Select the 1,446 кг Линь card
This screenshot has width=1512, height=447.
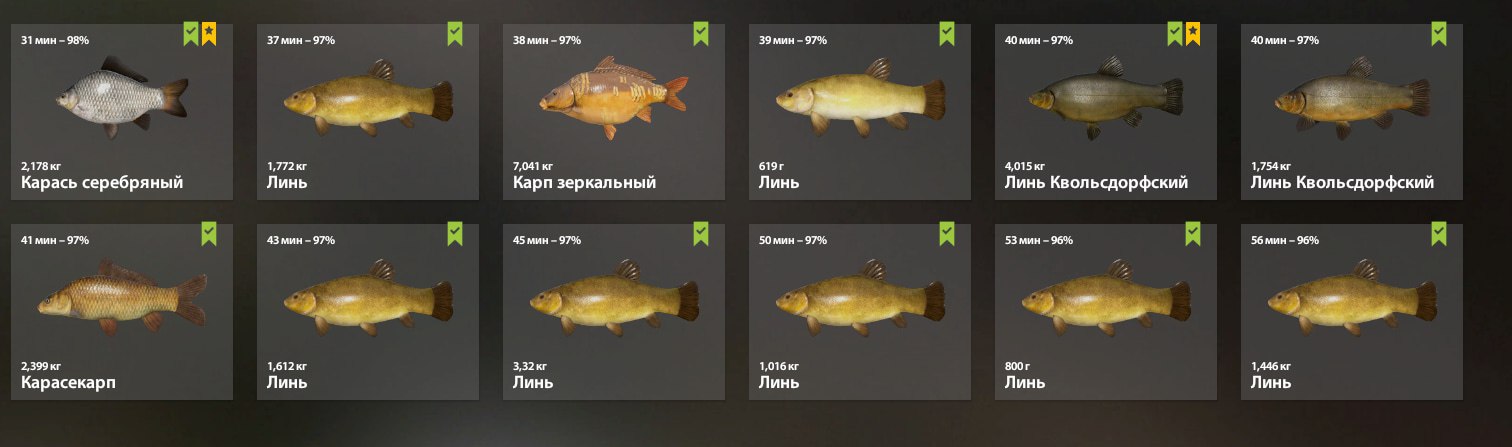(x=1351, y=311)
